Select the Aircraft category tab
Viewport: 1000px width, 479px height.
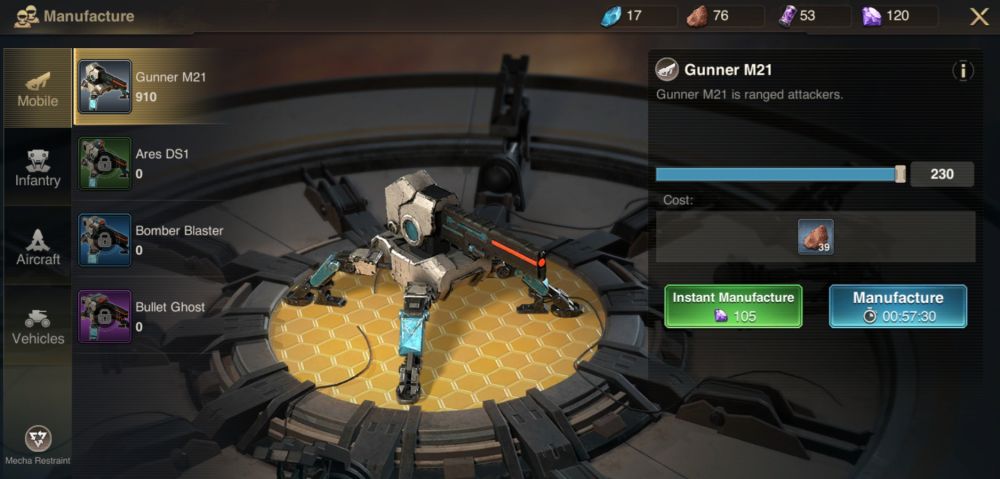click(x=37, y=246)
